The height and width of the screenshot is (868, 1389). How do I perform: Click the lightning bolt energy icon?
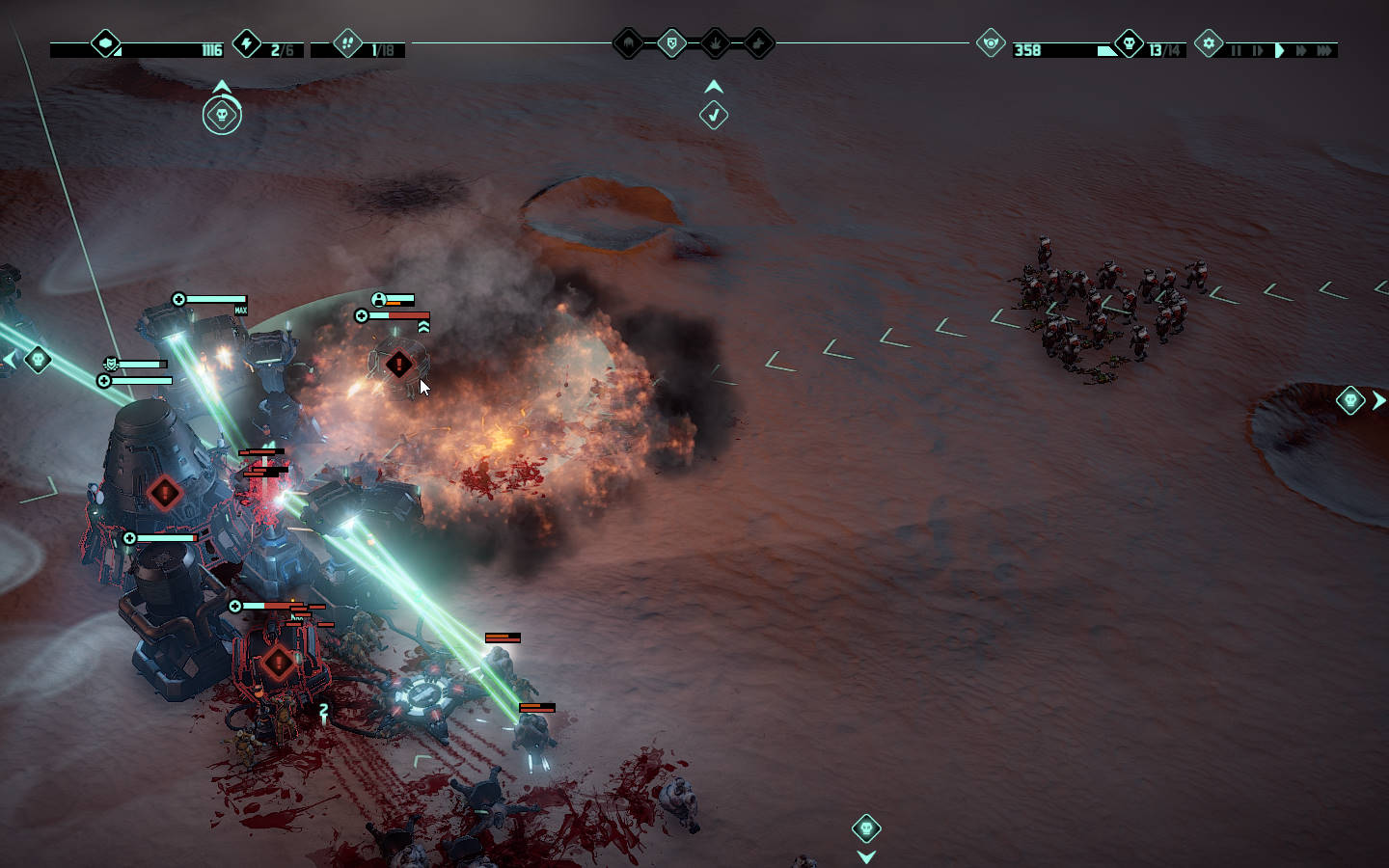(247, 43)
